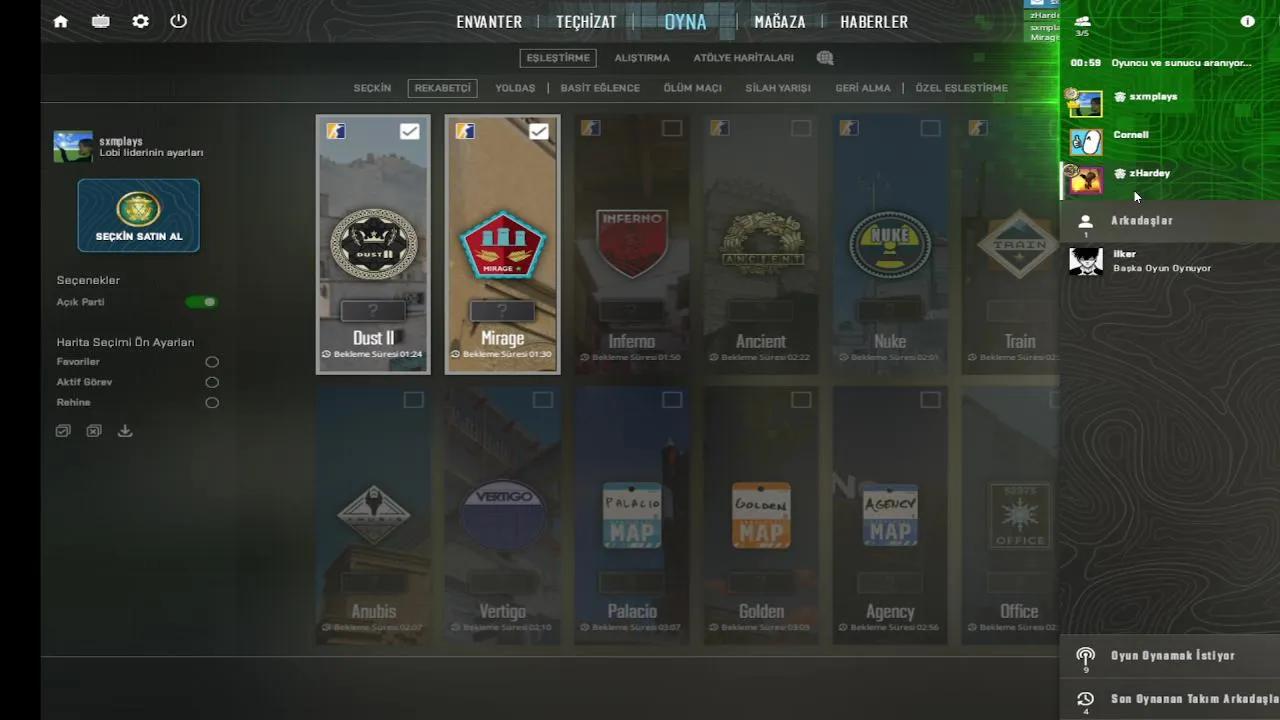Open the settings gear icon

coord(140,21)
